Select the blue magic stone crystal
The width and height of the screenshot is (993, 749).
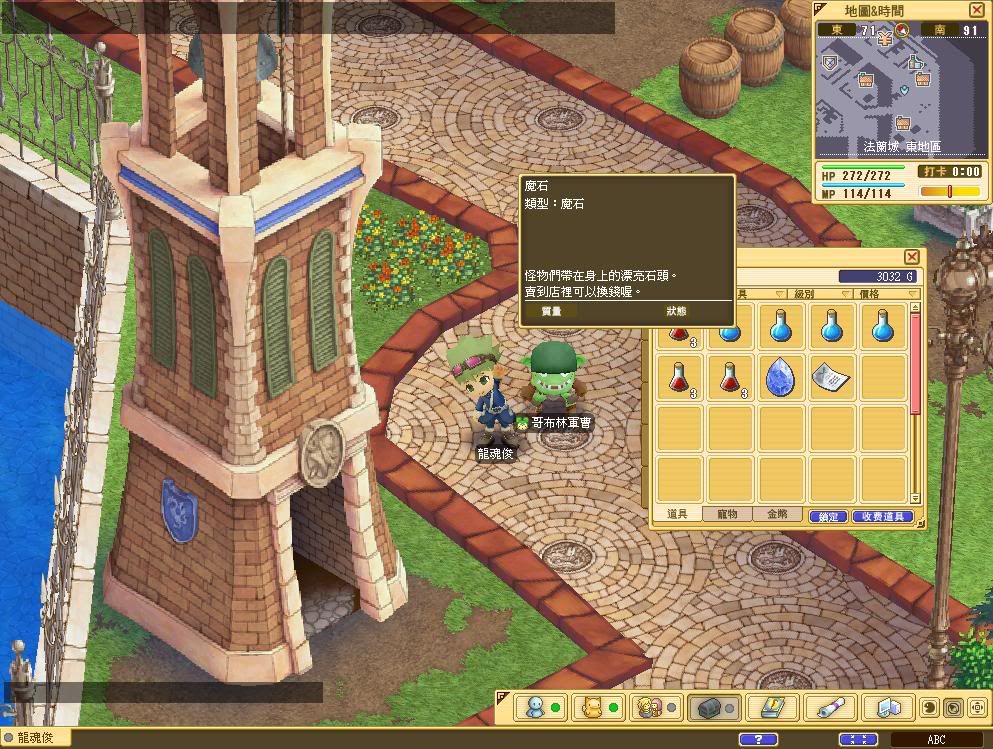point(781,377)
